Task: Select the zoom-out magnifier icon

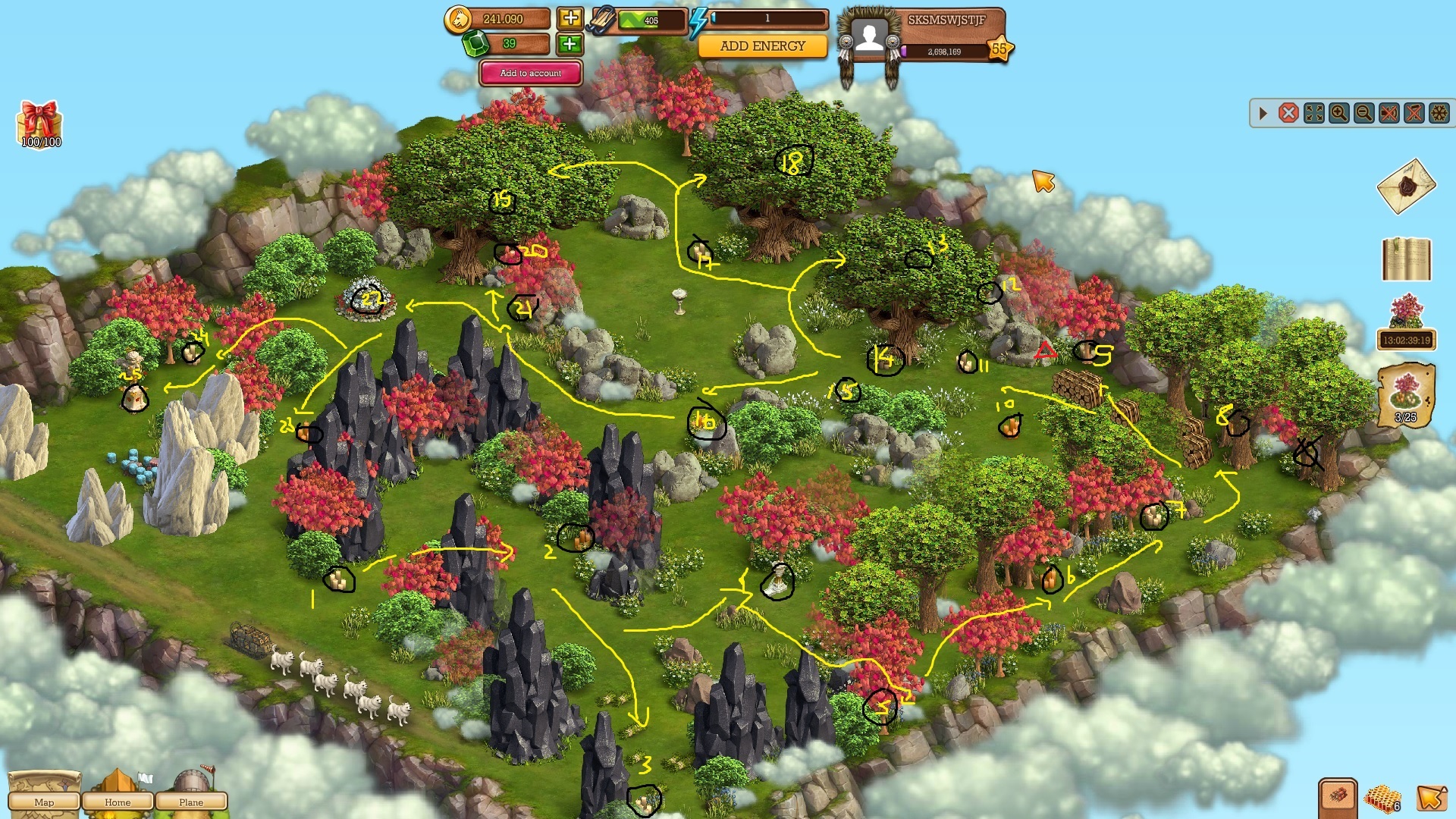Action: [x=1363, y=114]
